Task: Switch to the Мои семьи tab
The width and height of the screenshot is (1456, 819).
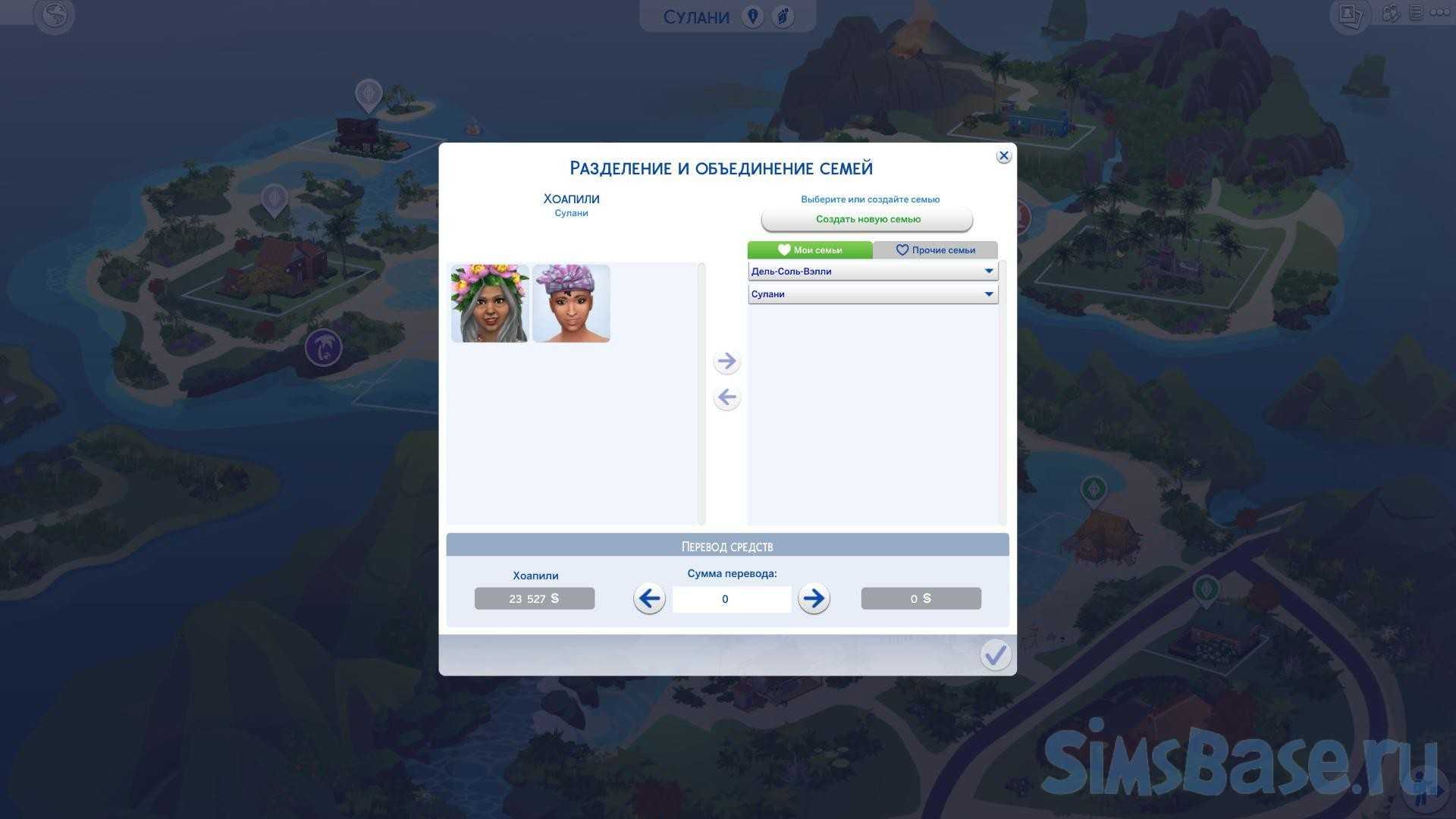Action: 809,249
